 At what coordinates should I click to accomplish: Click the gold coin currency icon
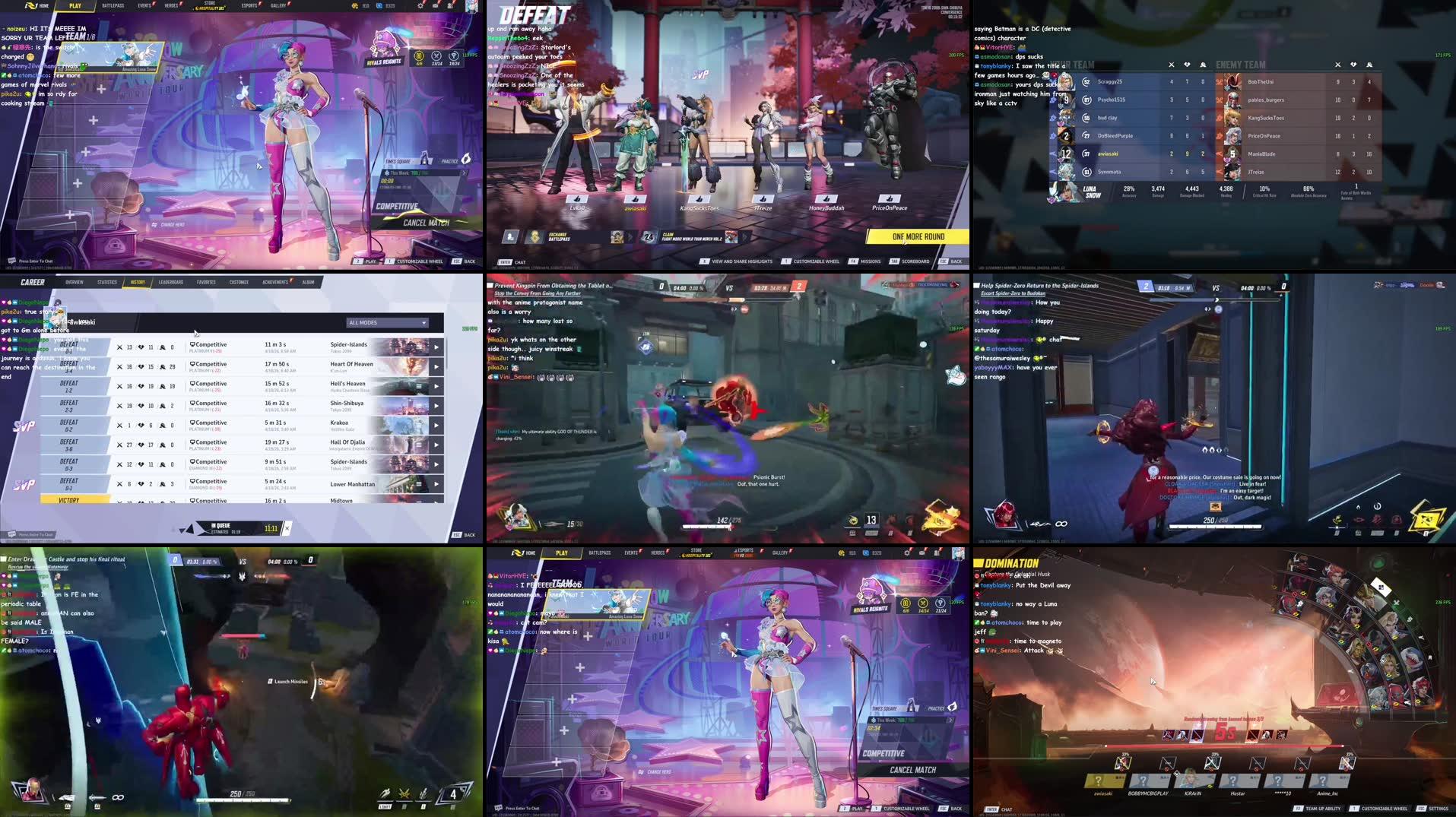tap(355, 6)
